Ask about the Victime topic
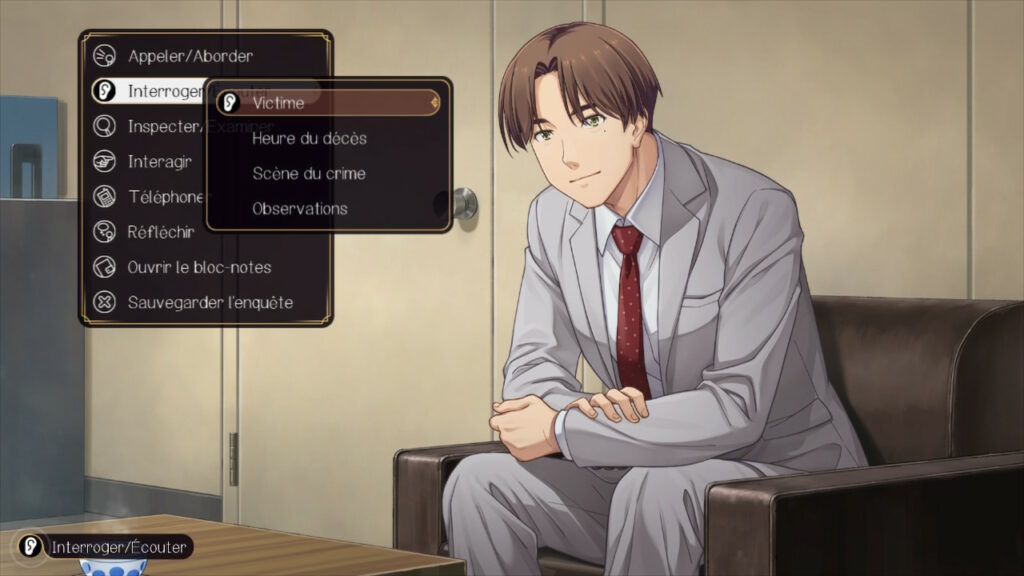This screenshot has height=576, width=1024. click(x=330, y=102)
